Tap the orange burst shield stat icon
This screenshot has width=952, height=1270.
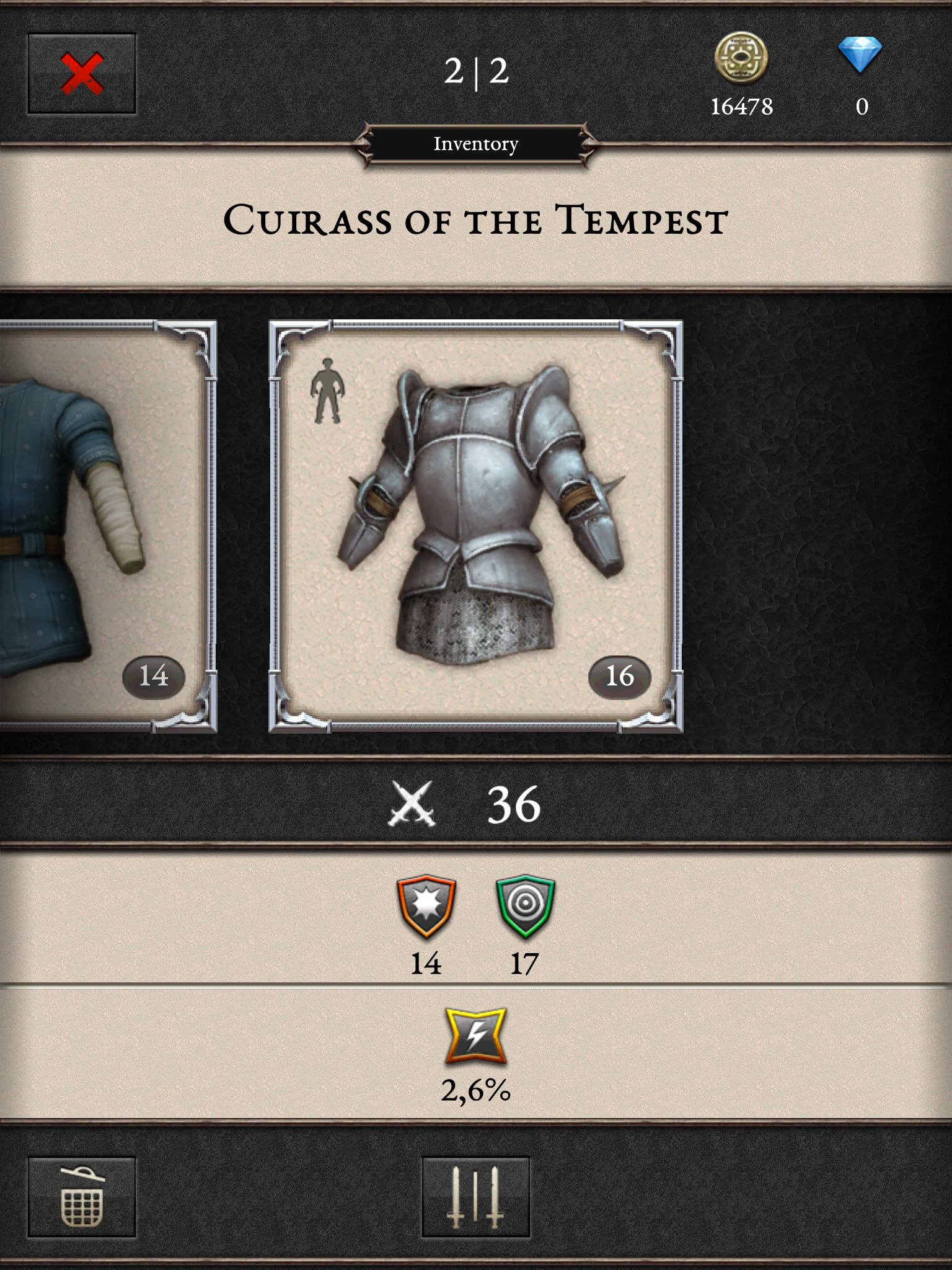click(426, 905)
